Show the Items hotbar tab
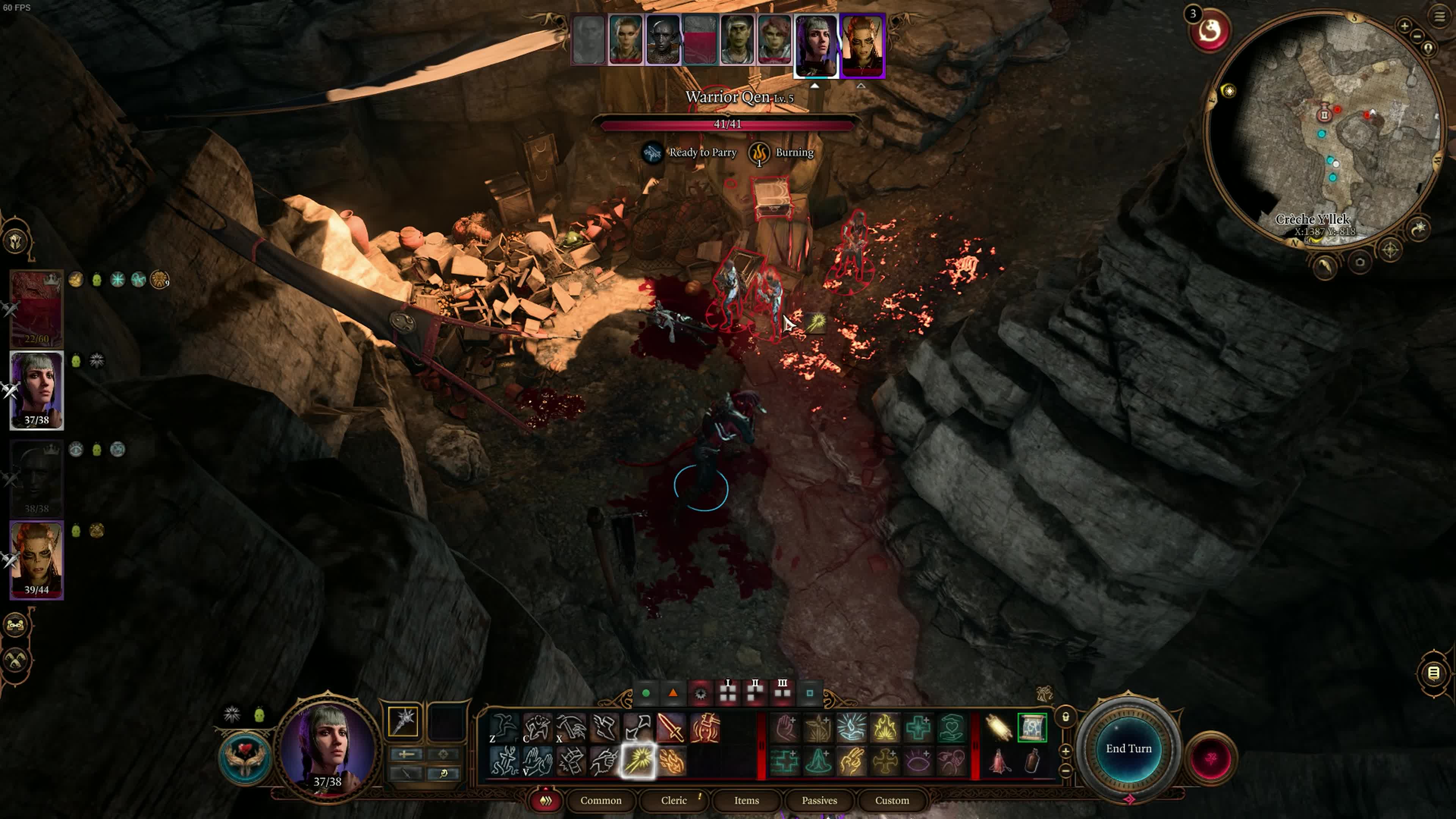The height and width of the screenshot is (819, 1456). tap(746, 800)
